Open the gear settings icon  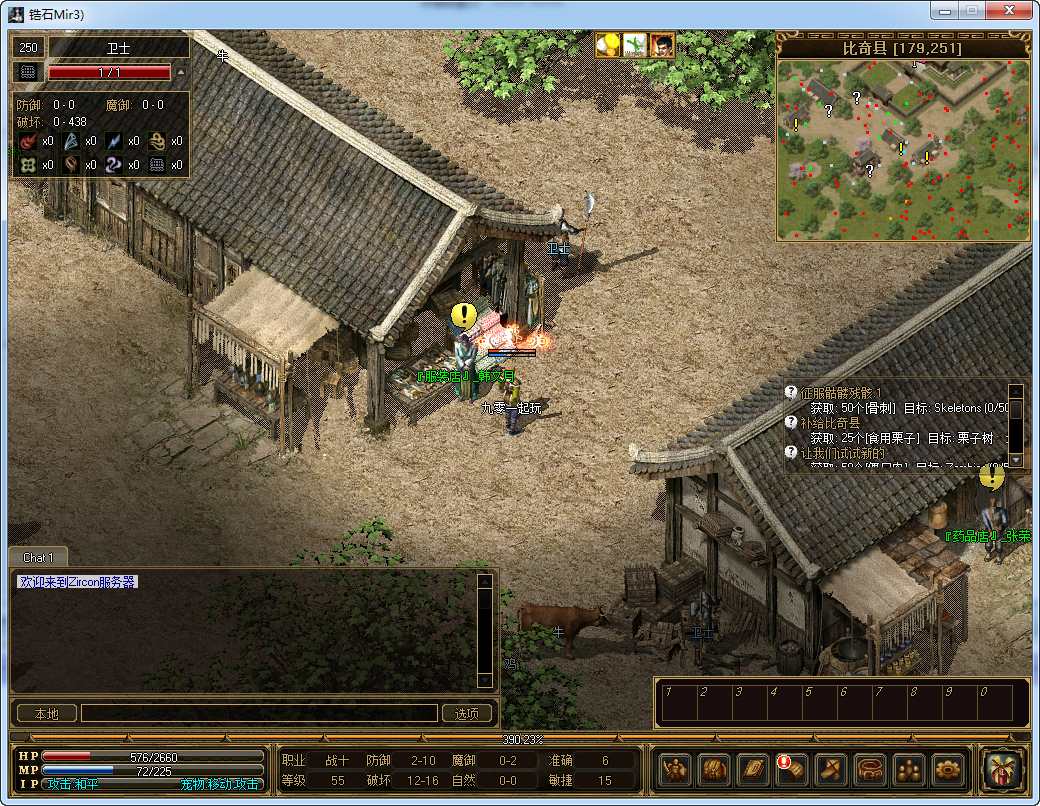click(947, 769)
